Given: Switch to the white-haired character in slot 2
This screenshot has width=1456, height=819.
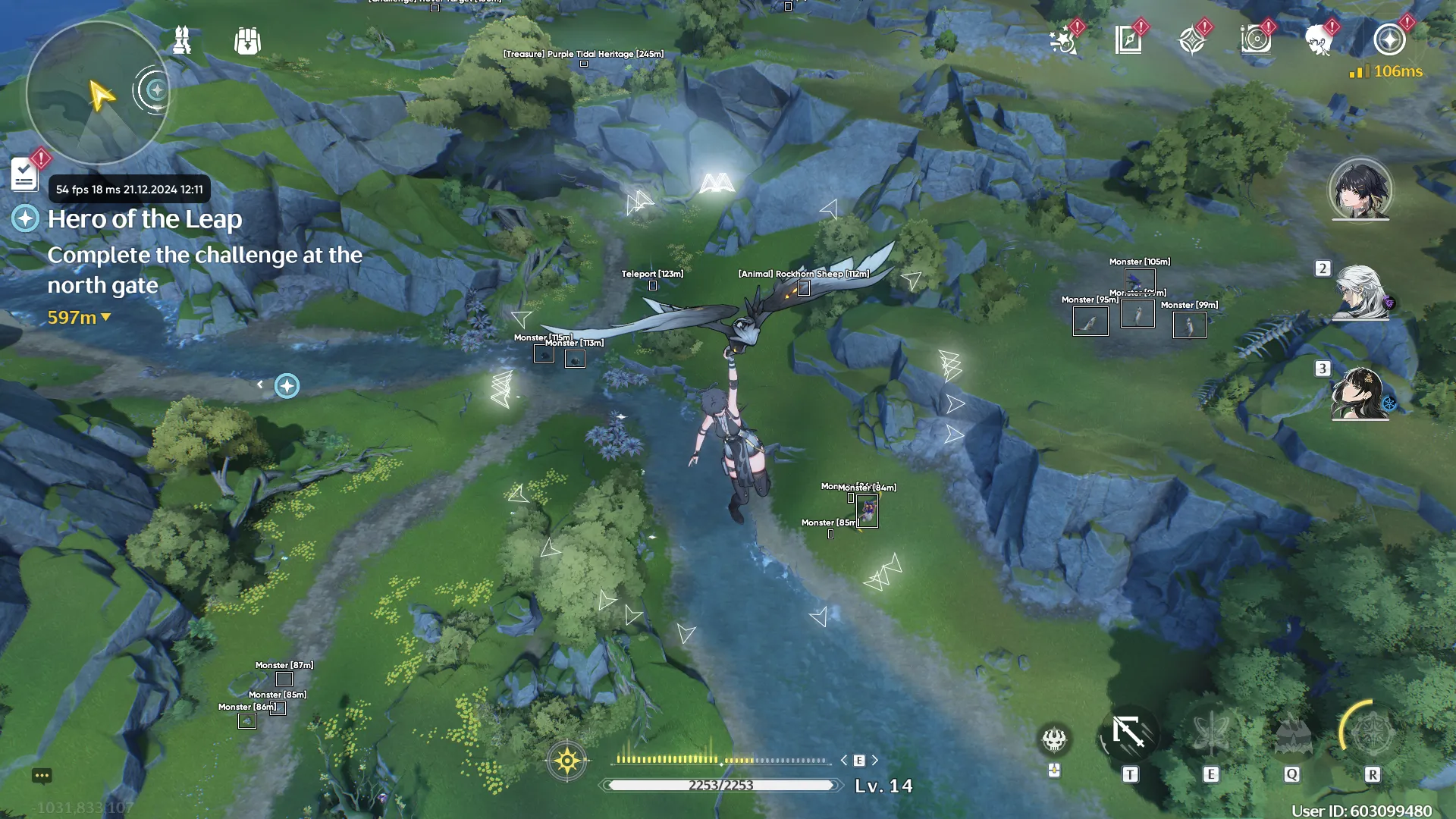Looking at the screenshot, I should click(1360, 292).
